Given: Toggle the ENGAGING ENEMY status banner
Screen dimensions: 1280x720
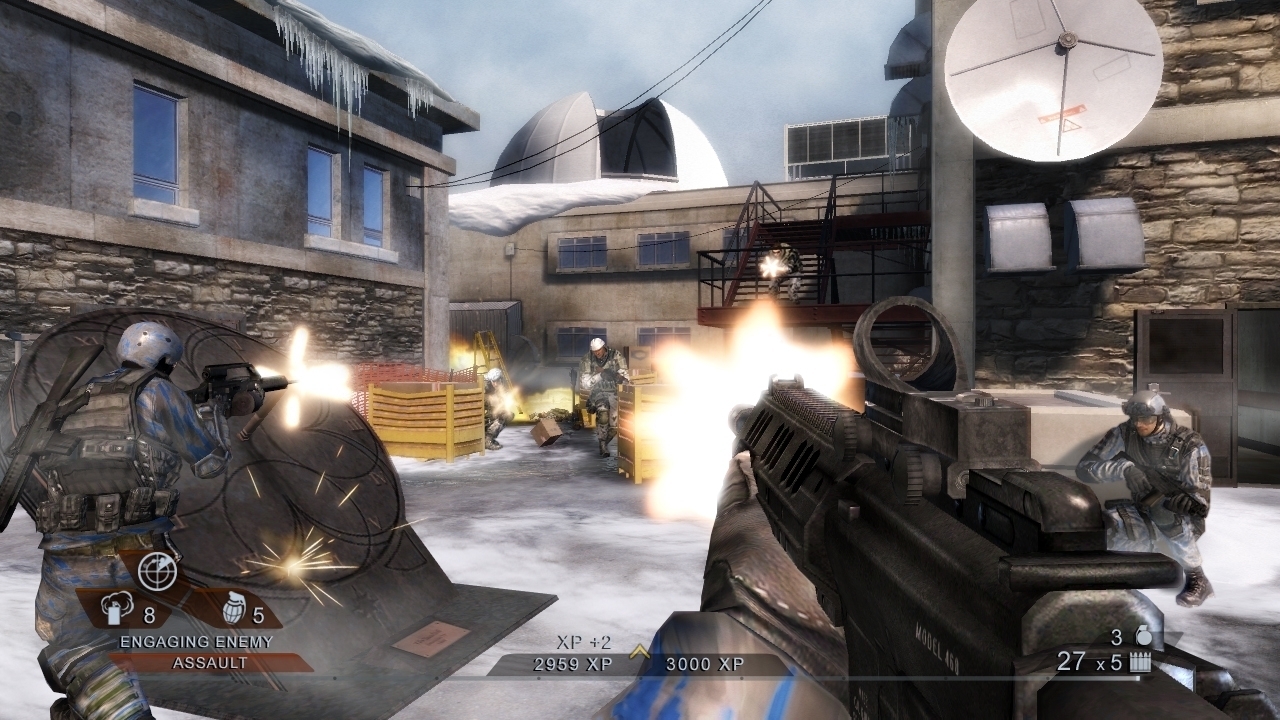Looking at the screenshot, I should [195, 640].
